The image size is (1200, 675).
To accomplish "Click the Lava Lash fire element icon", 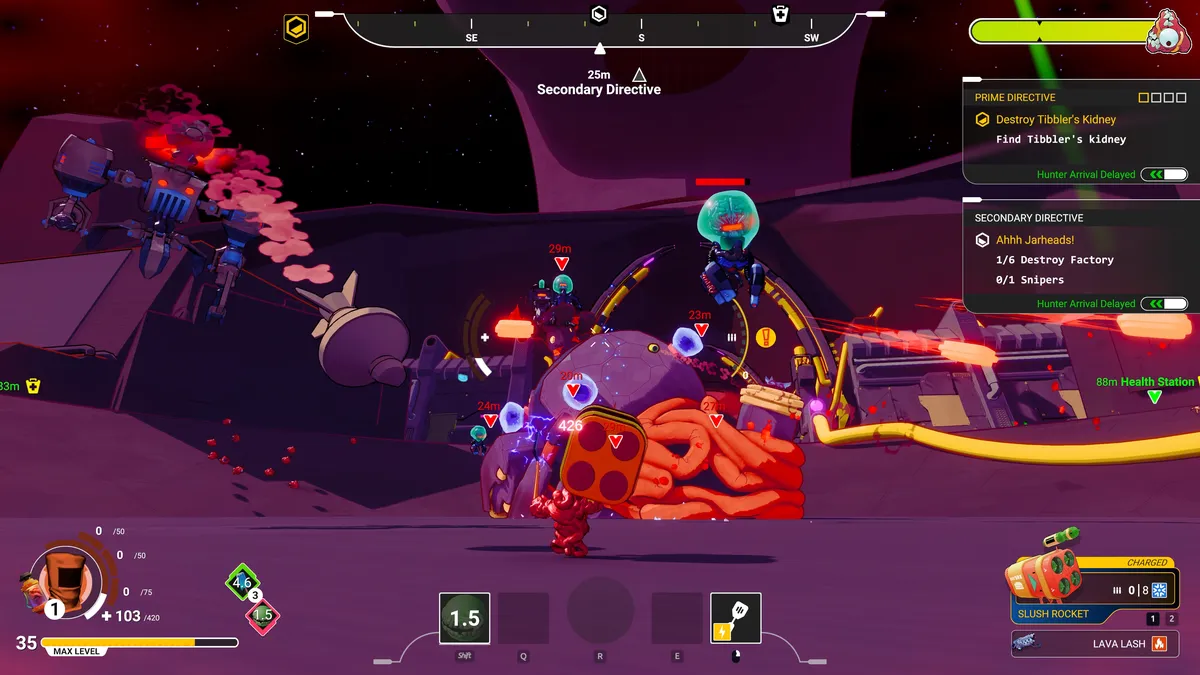I will coord(1159,644).
